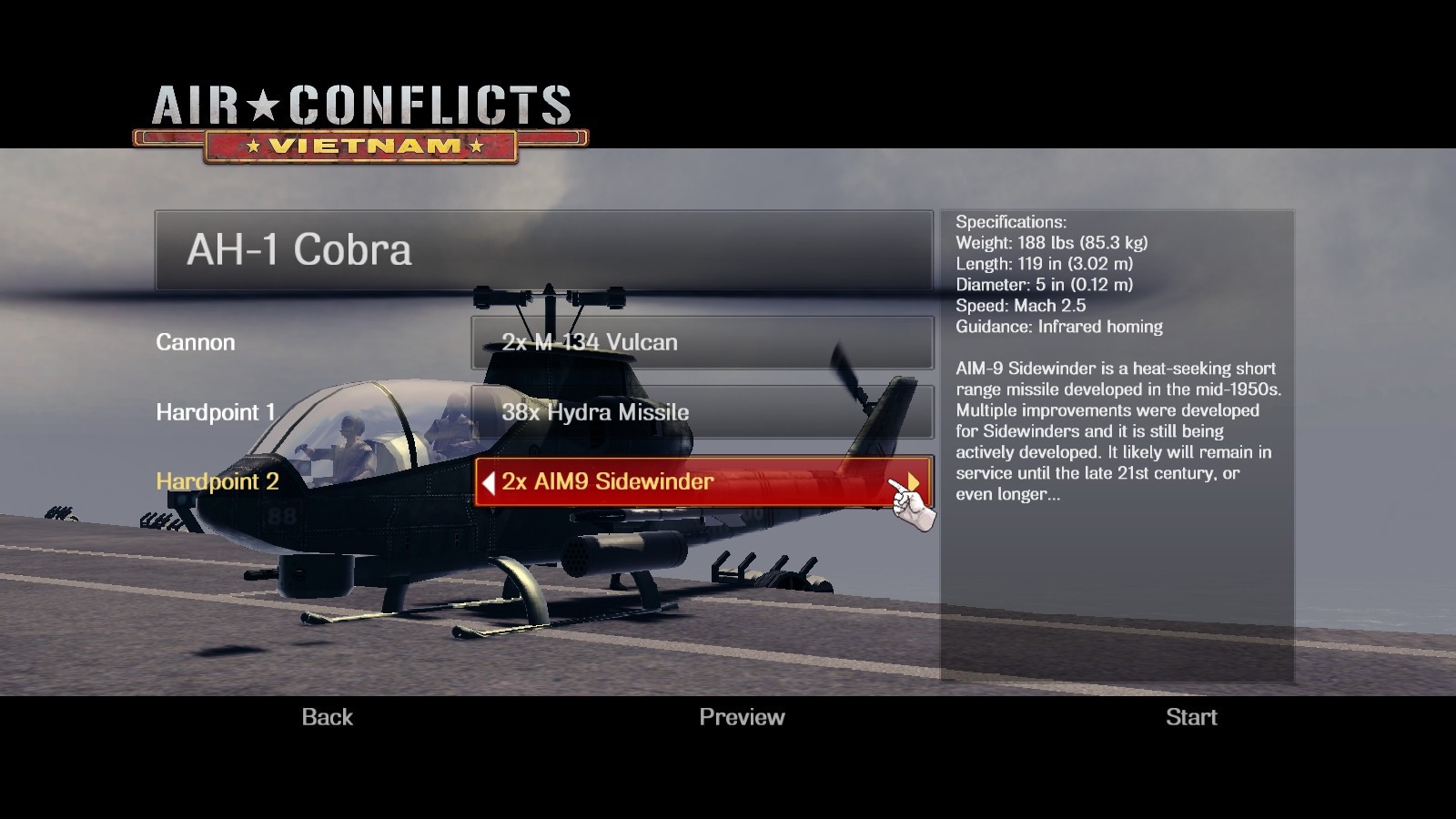Click the right arrow to cycle Hardpoint 2 weapon
Screen dimensions: 1456x819
(912, 481)
